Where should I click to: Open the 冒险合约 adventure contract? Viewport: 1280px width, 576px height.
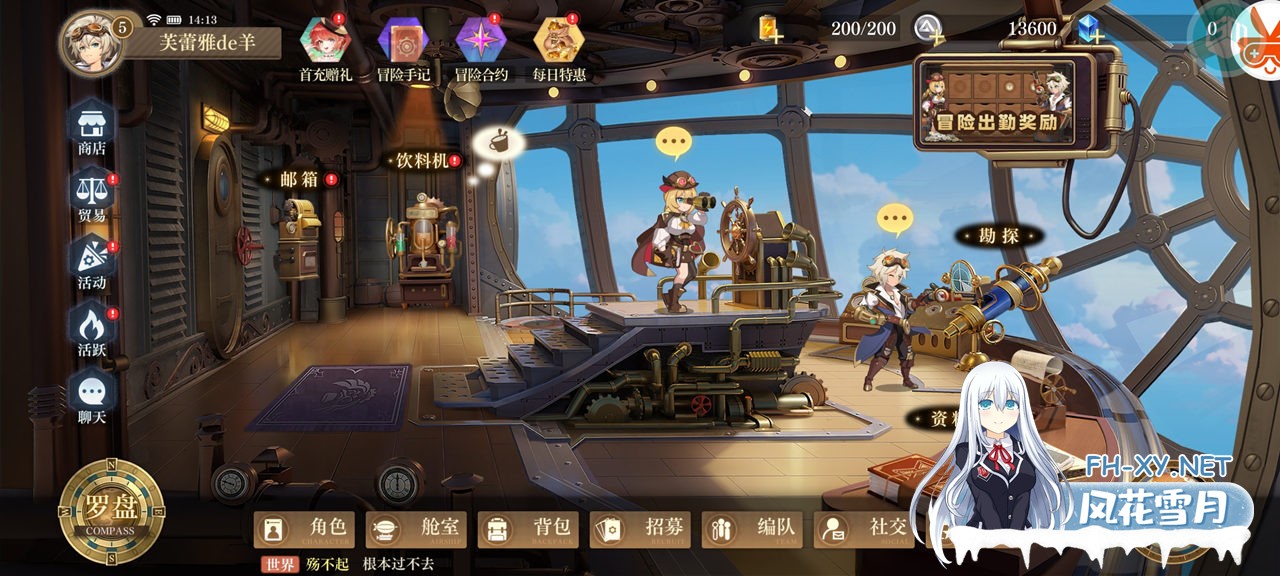pyautogui.click(x=481, y=41)
